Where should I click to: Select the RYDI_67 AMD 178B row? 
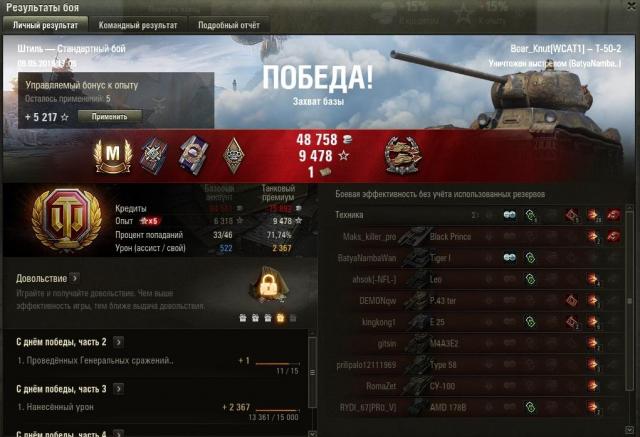[480, 408]
